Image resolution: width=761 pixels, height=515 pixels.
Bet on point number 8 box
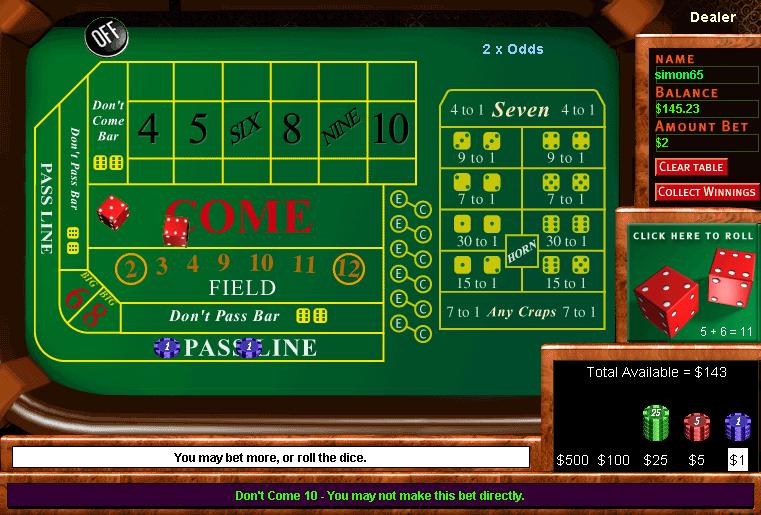pyautogui.click(x=291, y=130)
